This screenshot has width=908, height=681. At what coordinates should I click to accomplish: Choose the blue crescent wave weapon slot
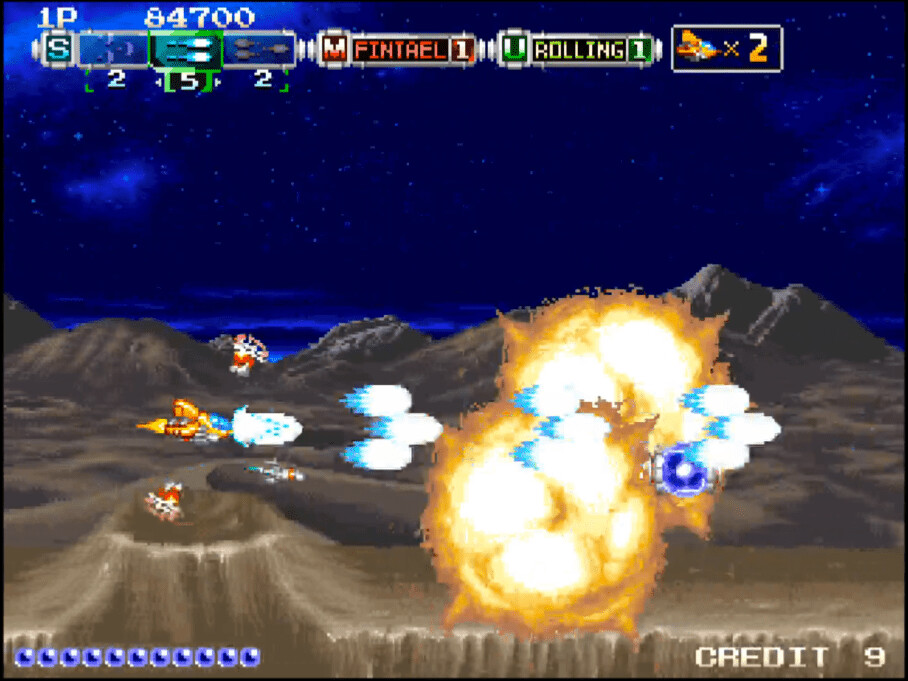114,49
